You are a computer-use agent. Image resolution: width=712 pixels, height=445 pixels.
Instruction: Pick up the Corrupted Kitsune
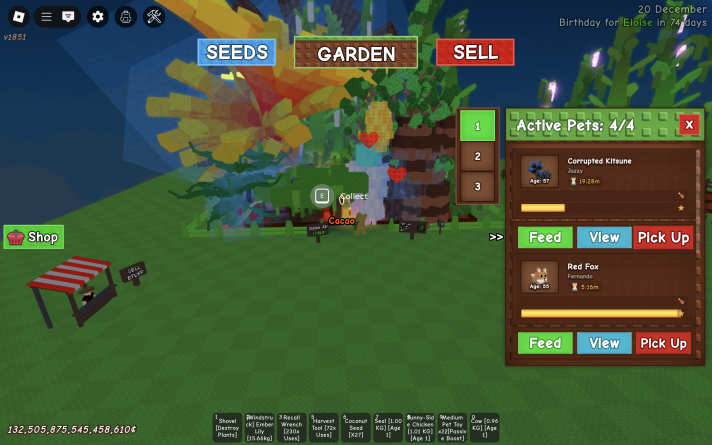[664, 237]
